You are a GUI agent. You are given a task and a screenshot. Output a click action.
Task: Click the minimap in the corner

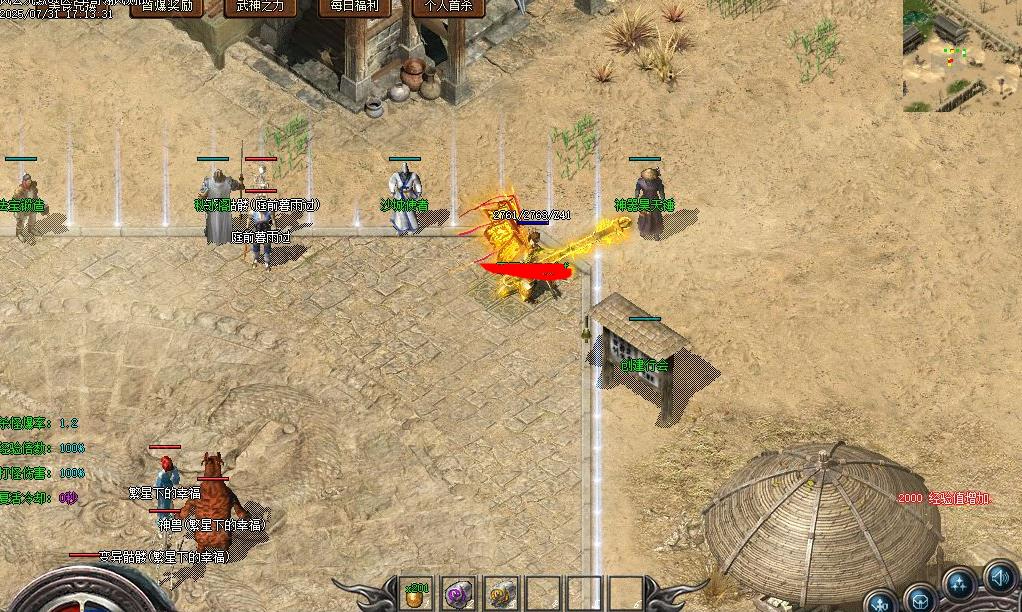(962, 55)
